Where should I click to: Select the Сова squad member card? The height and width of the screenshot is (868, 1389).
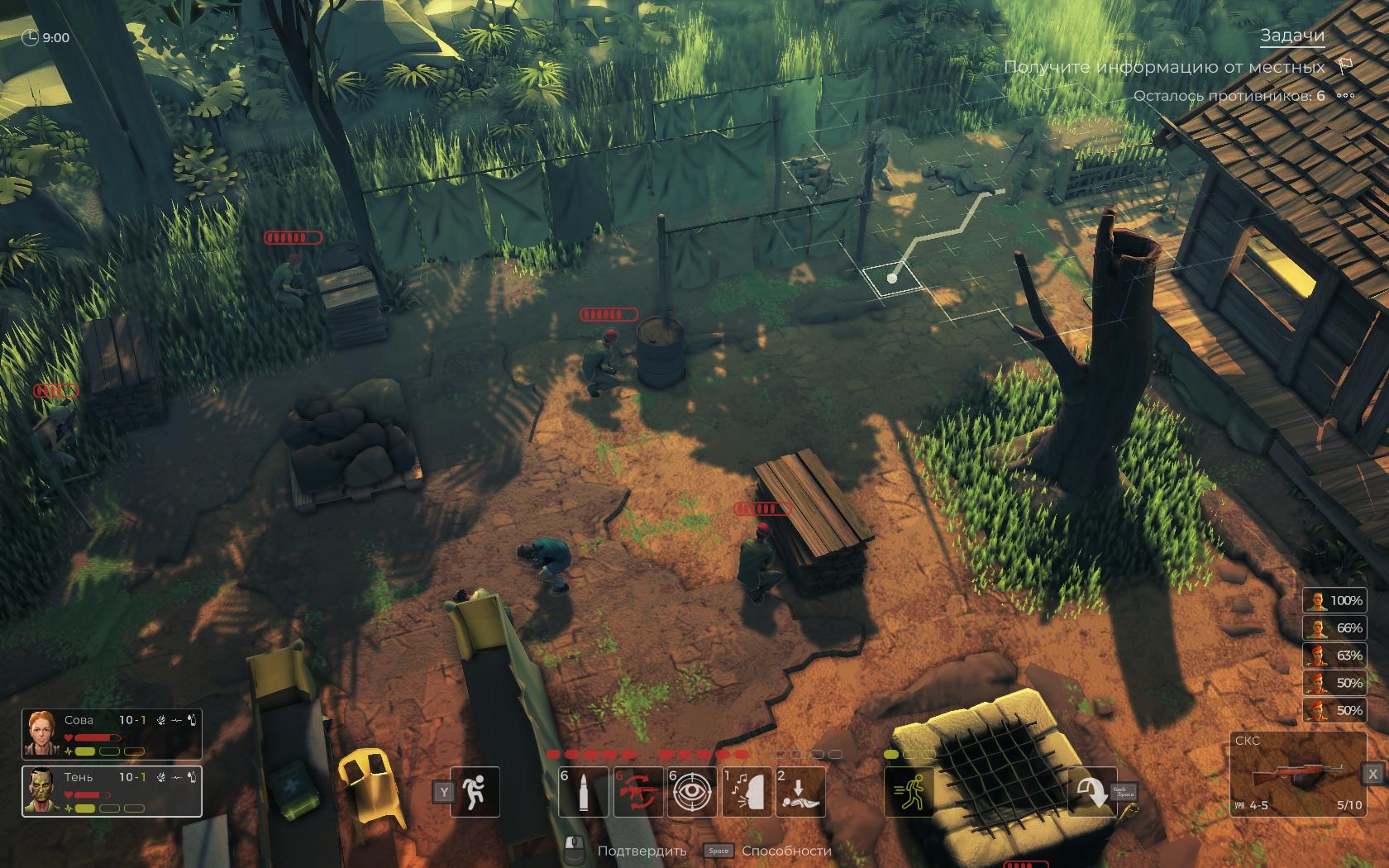click(x=112, y=734)
